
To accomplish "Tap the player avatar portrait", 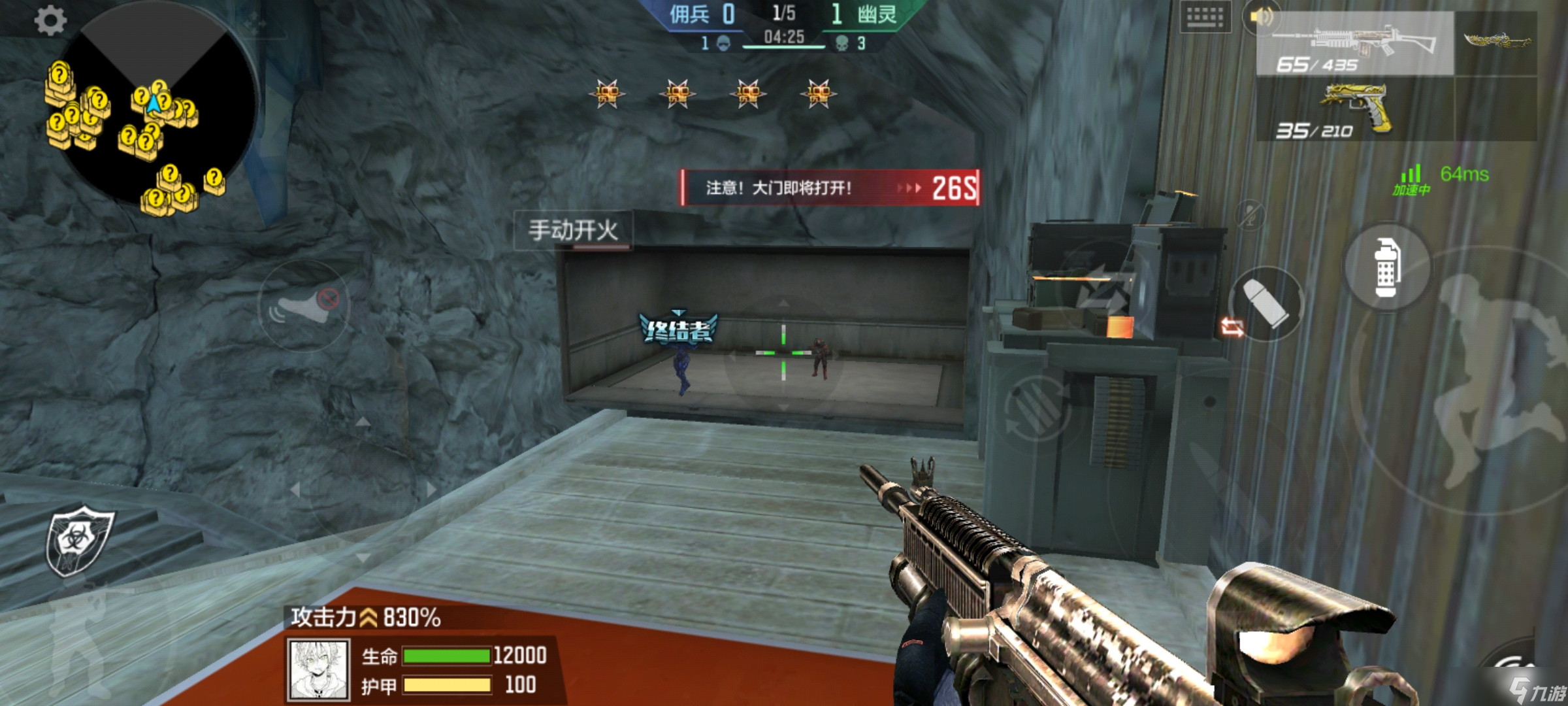I will [x=318, y=669].
